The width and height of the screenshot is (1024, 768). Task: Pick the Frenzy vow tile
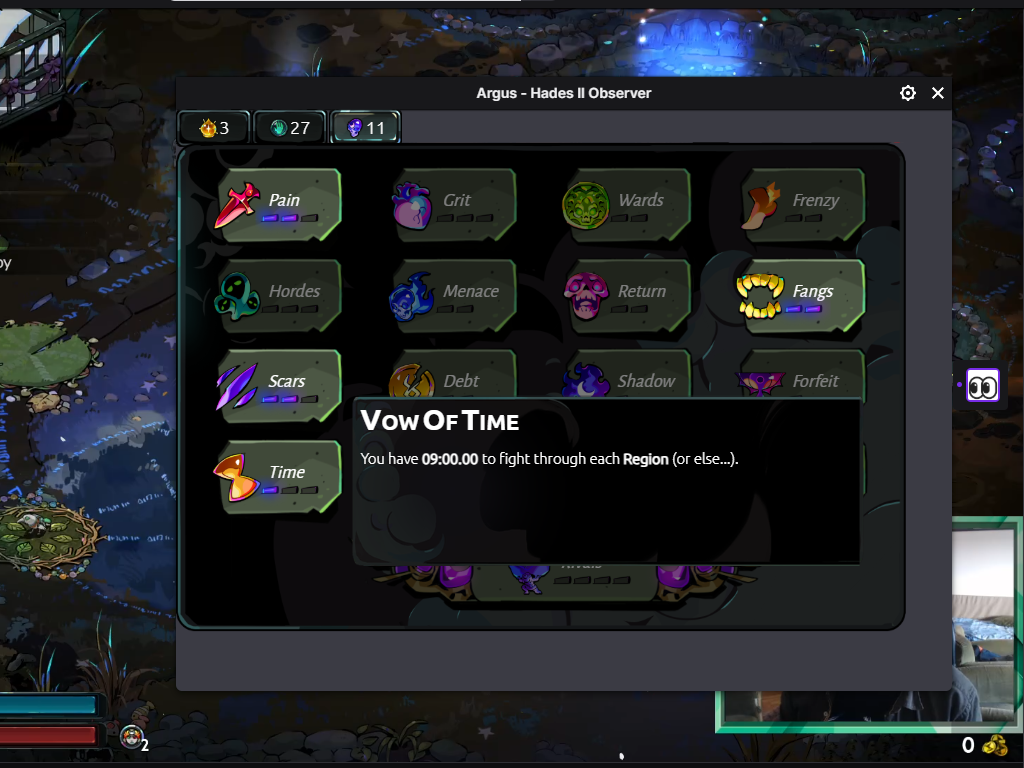(x=803, y=205)
